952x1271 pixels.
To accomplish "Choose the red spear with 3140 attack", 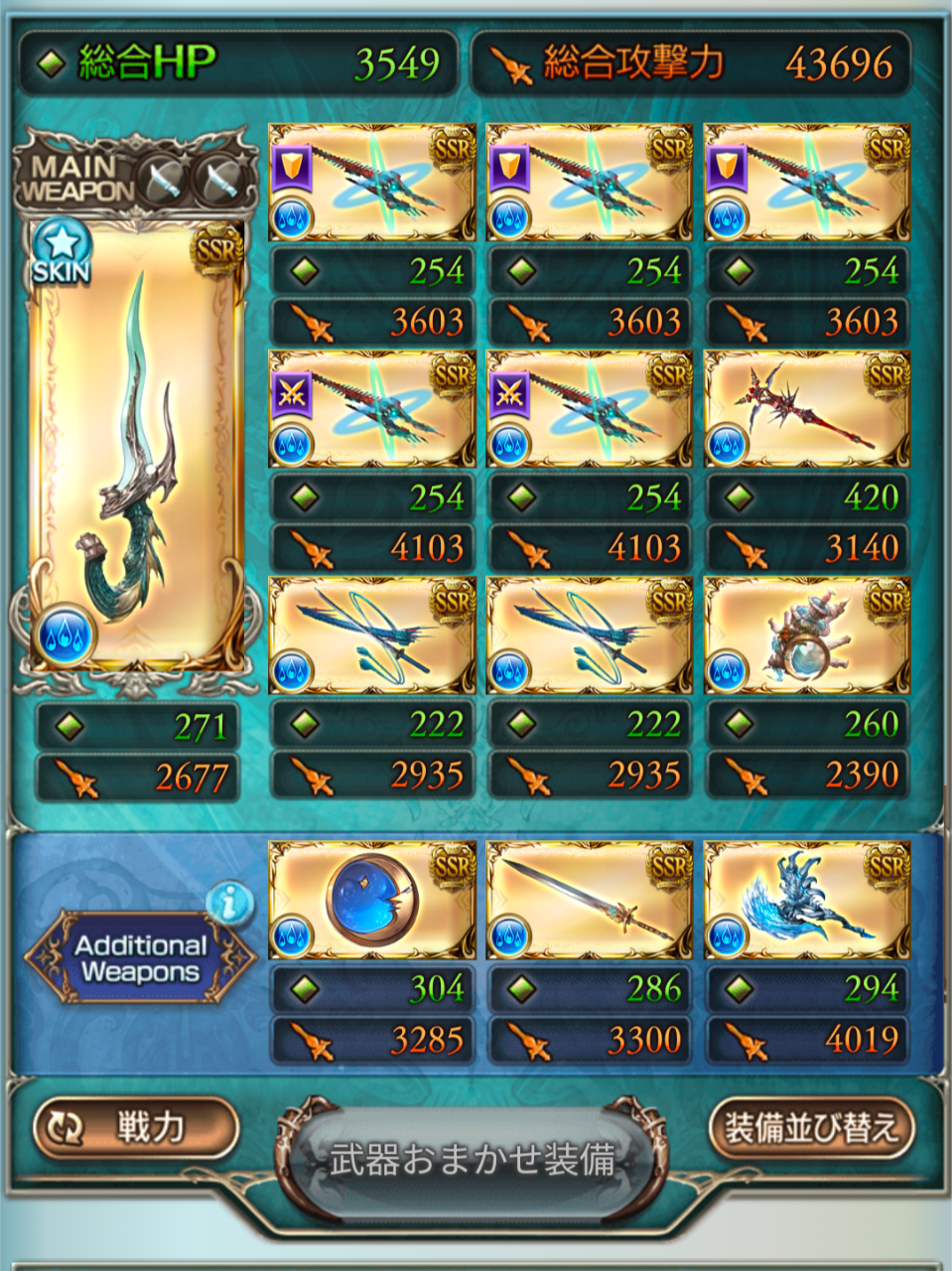I will click(x=806, y=409).
